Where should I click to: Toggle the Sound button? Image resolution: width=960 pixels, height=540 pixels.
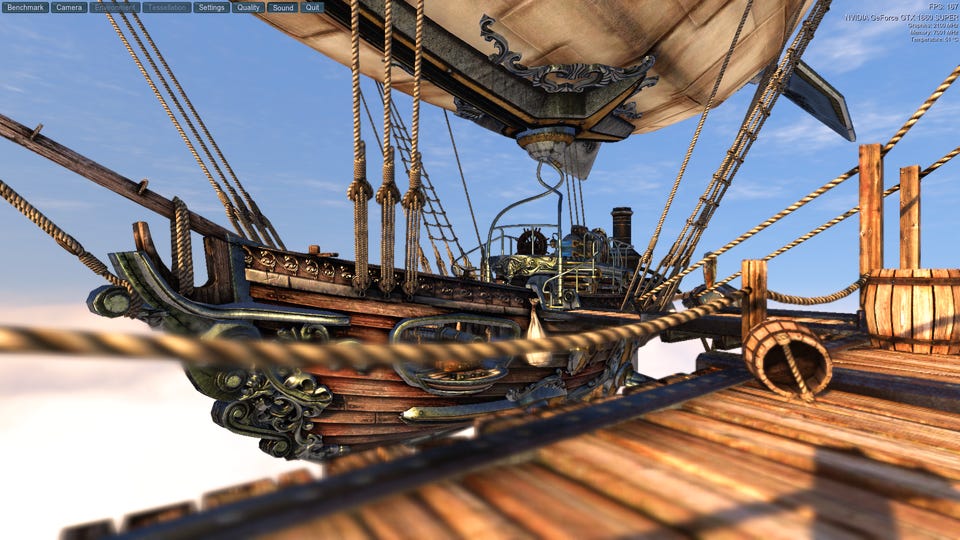click(283, 7)
